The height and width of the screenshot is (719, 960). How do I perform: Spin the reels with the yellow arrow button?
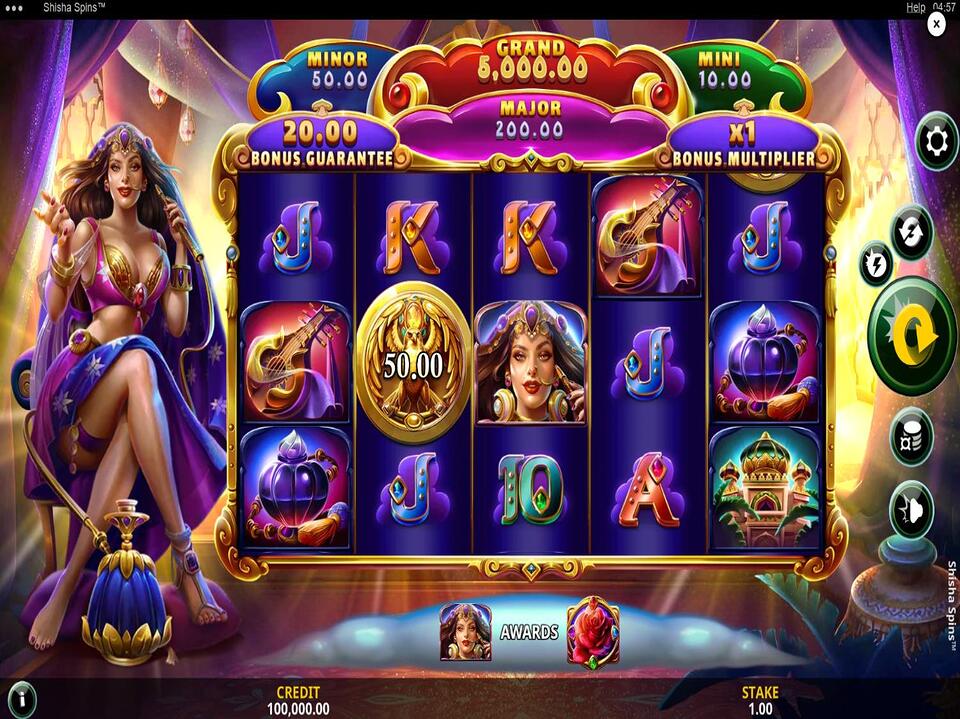[x=912, y=336]
